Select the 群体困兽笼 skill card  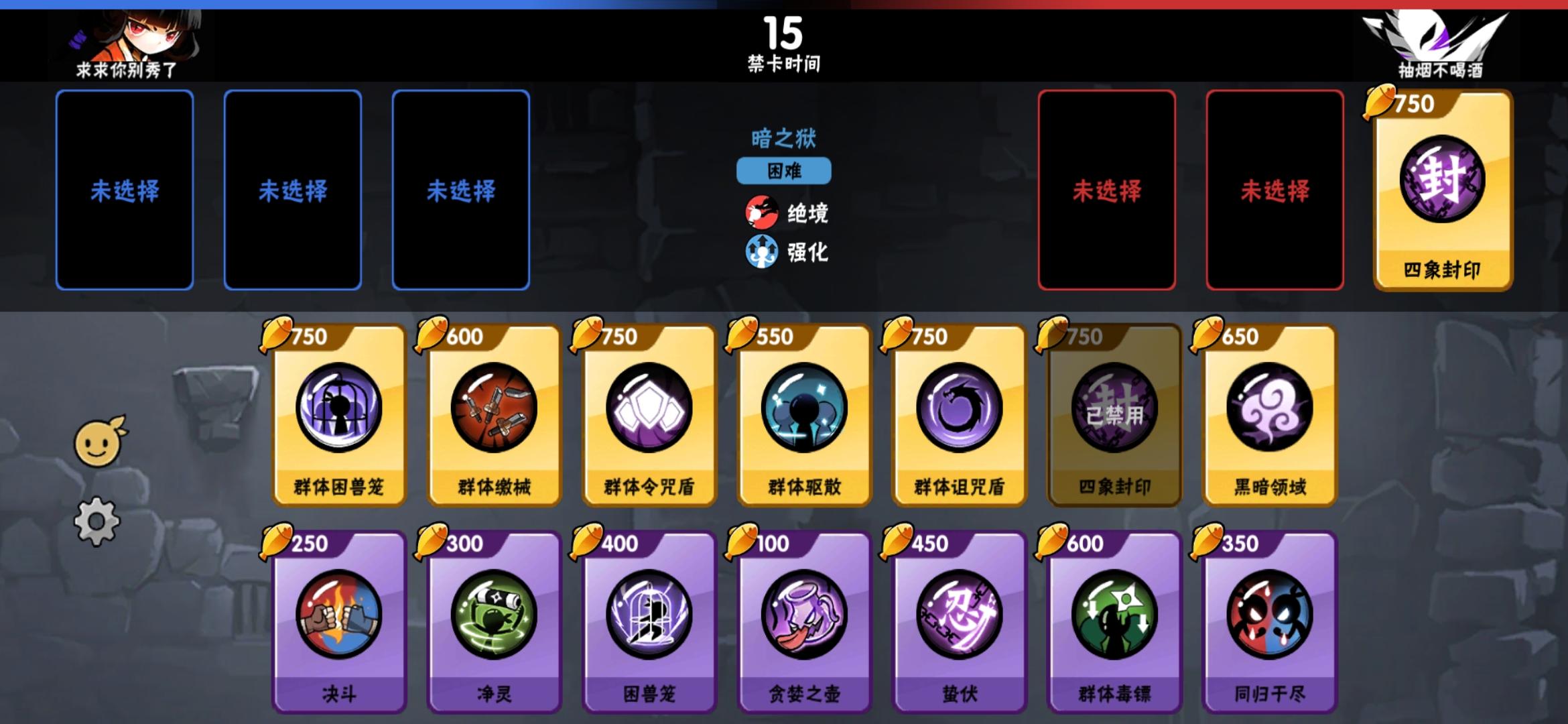338,412
